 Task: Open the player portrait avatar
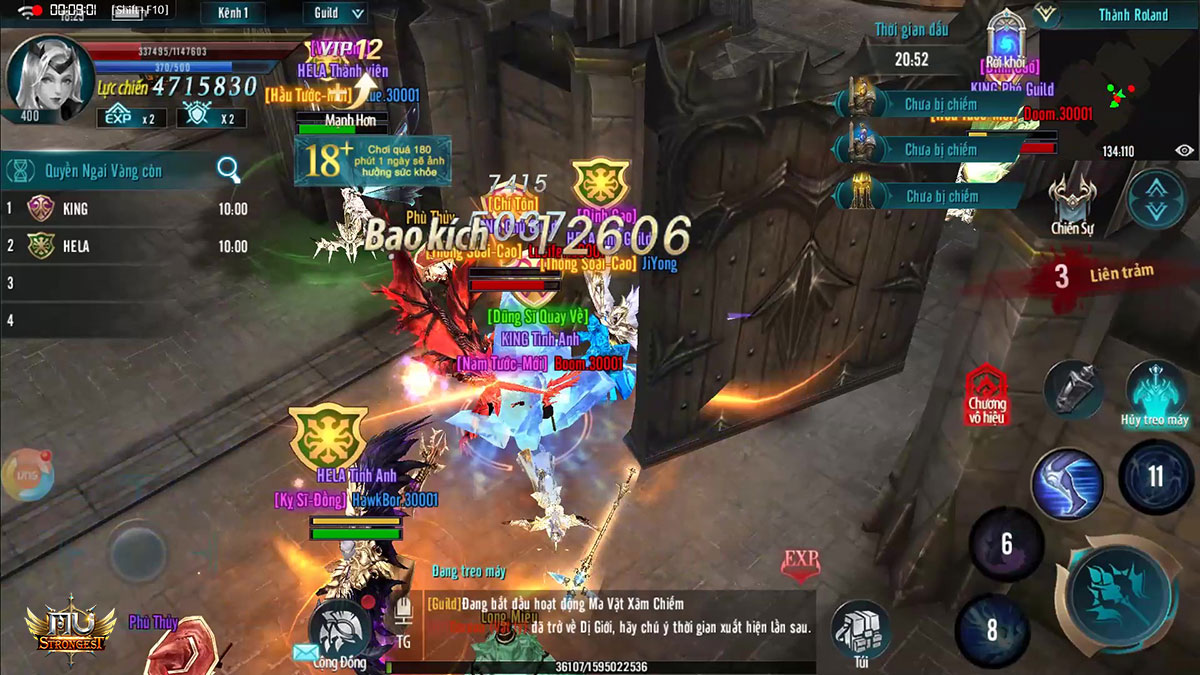pyautogui.click(x=43, y=77)
